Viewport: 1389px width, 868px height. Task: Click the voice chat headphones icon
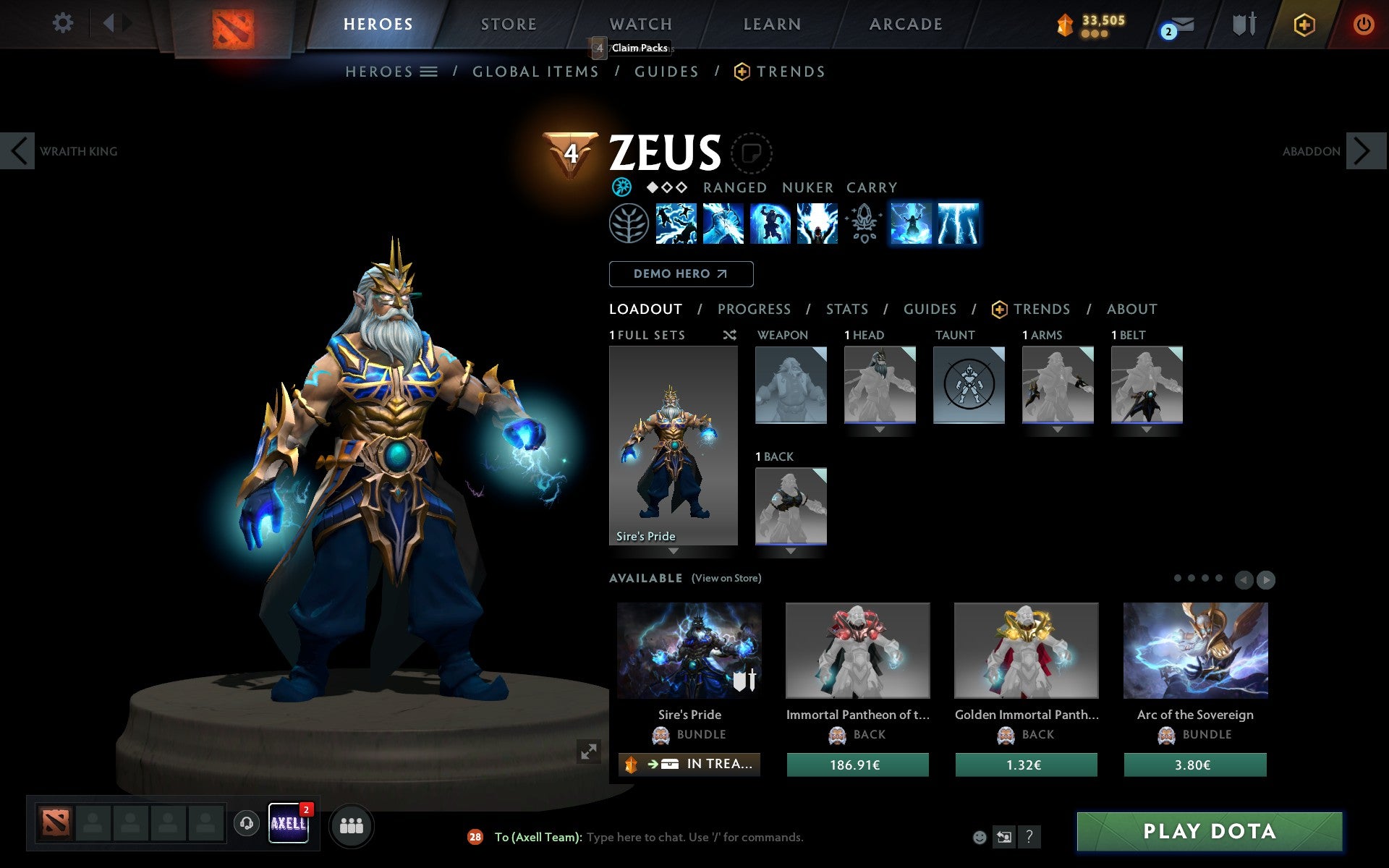coord(245,822)
